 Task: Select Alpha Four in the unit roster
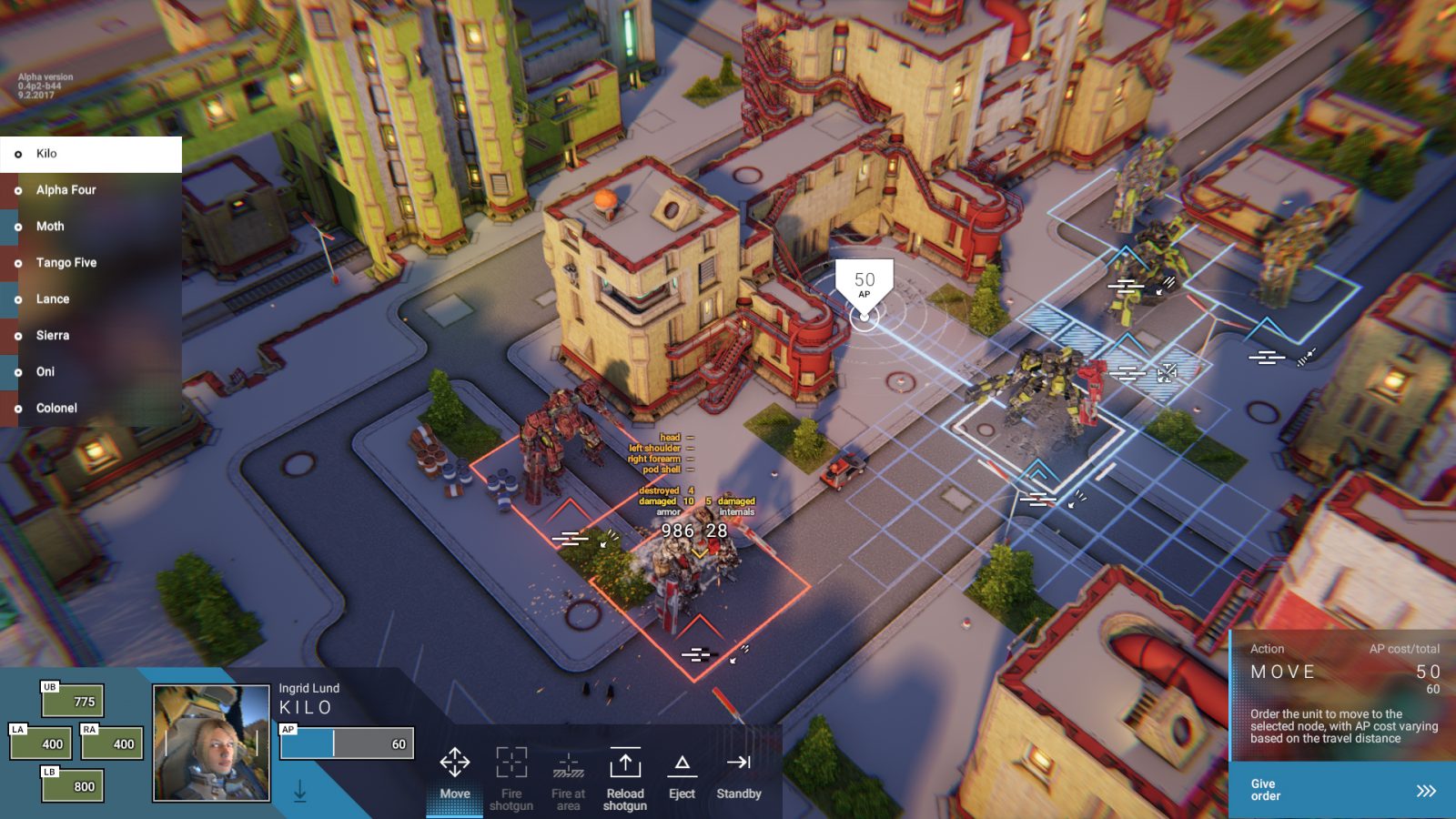click(x=68, y=189)
